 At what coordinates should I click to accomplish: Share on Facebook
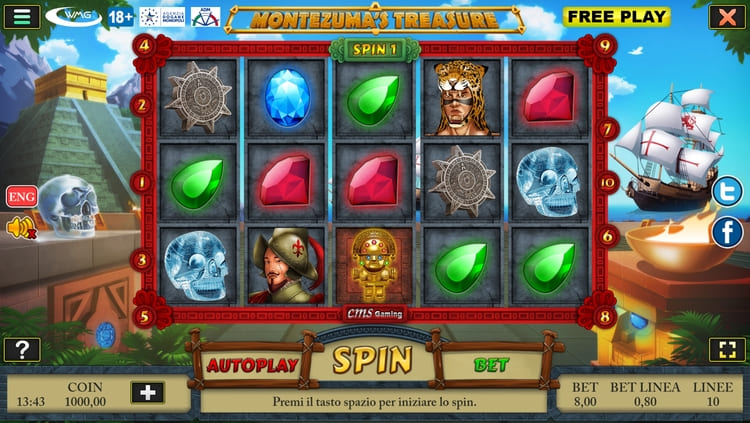(727, 232)
